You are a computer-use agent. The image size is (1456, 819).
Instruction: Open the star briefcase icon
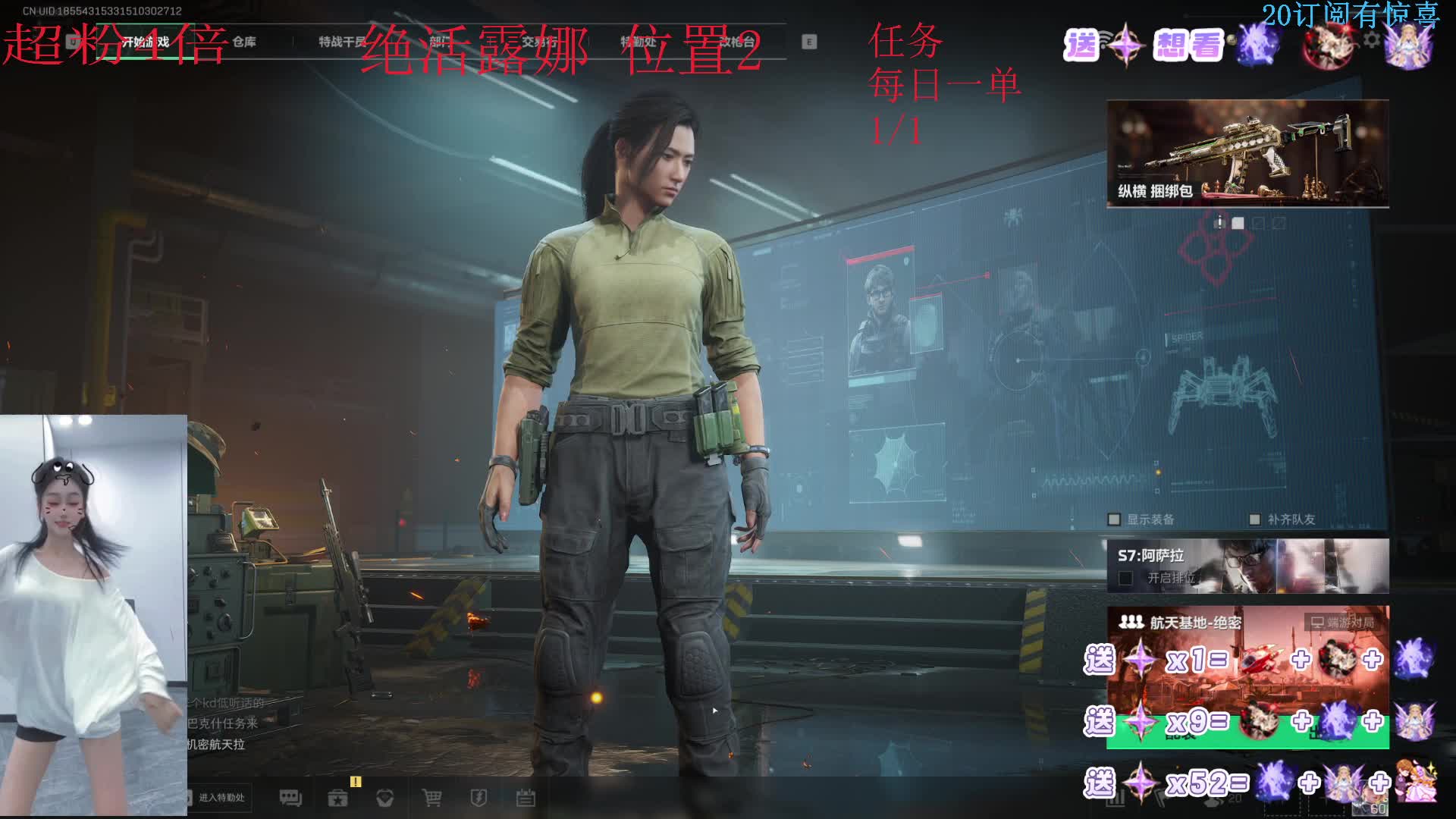point(337,798)
